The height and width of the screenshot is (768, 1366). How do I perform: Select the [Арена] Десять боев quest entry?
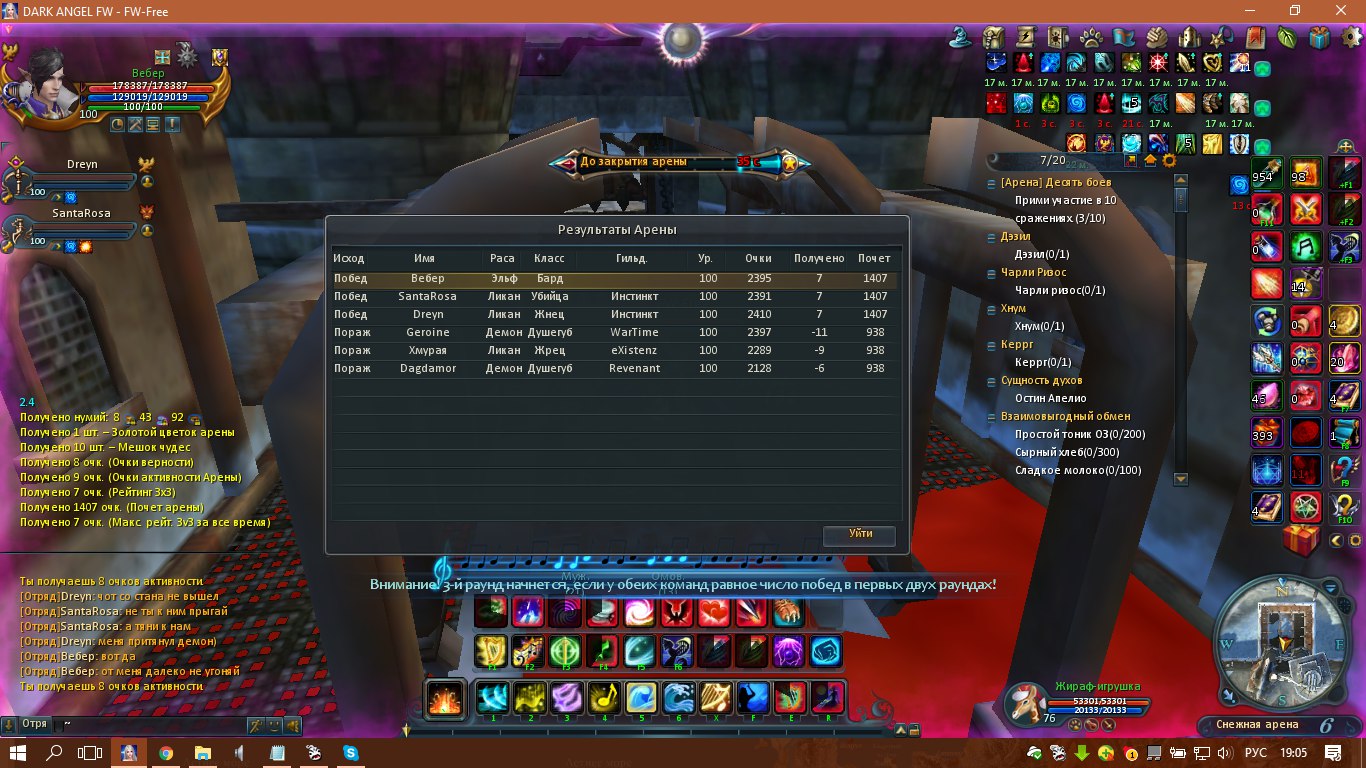point(1055,183)
